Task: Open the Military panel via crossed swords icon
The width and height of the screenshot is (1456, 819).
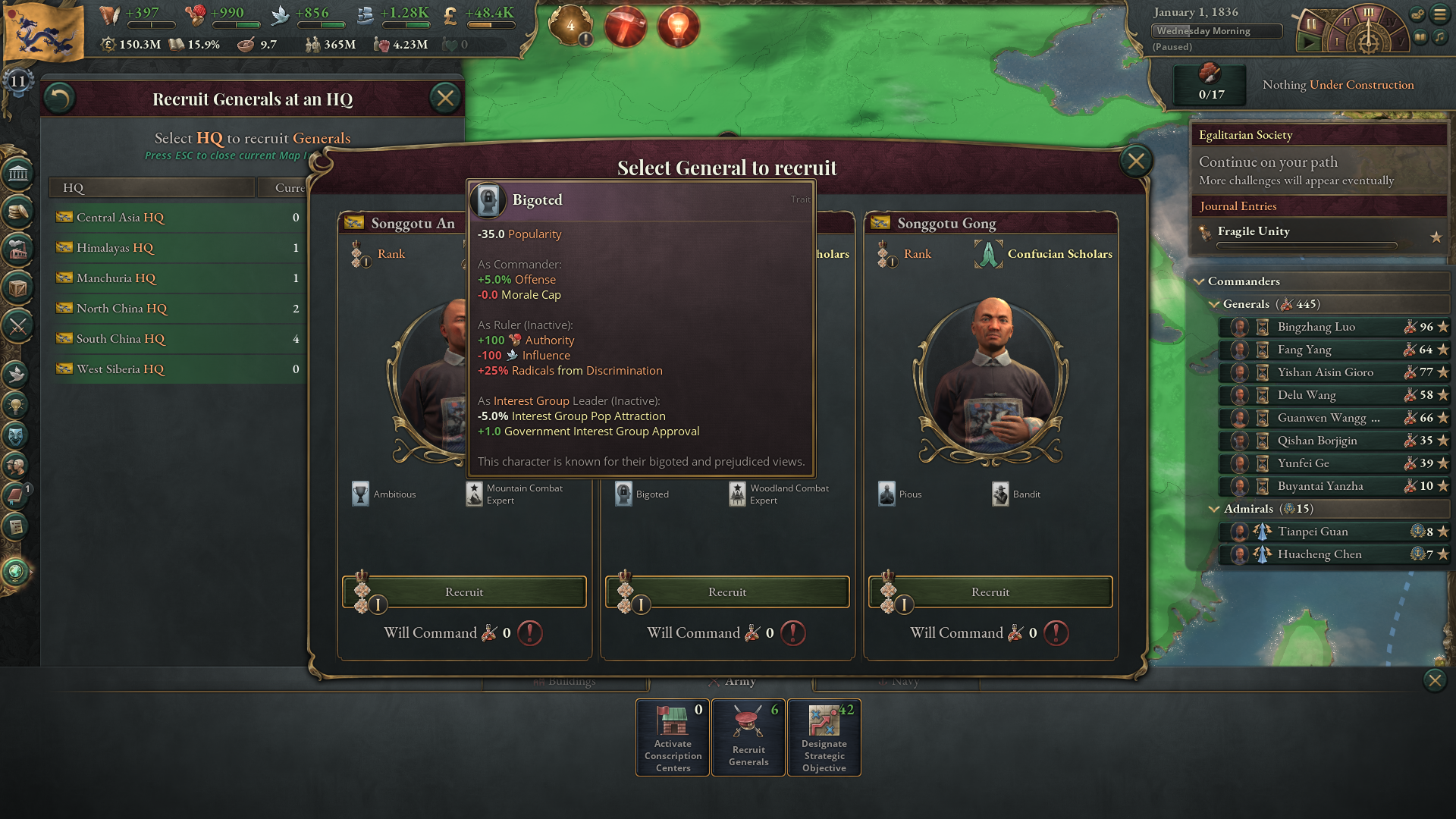Action: pyautogui.click(x=18, y=325)
